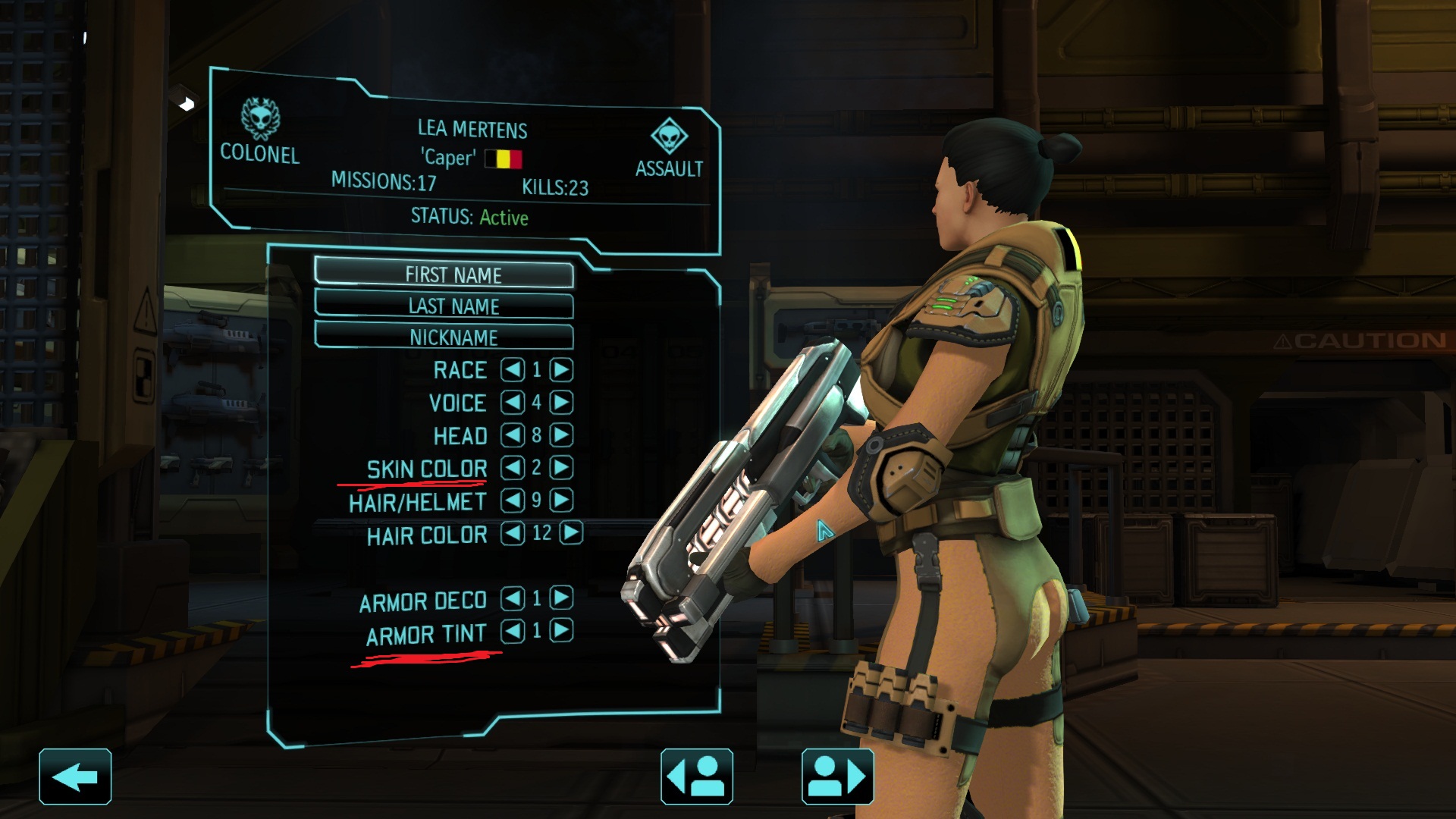Go back with the arrow button
The height and width of the screenshot is (819, 1456).
(x=75, y=777)
